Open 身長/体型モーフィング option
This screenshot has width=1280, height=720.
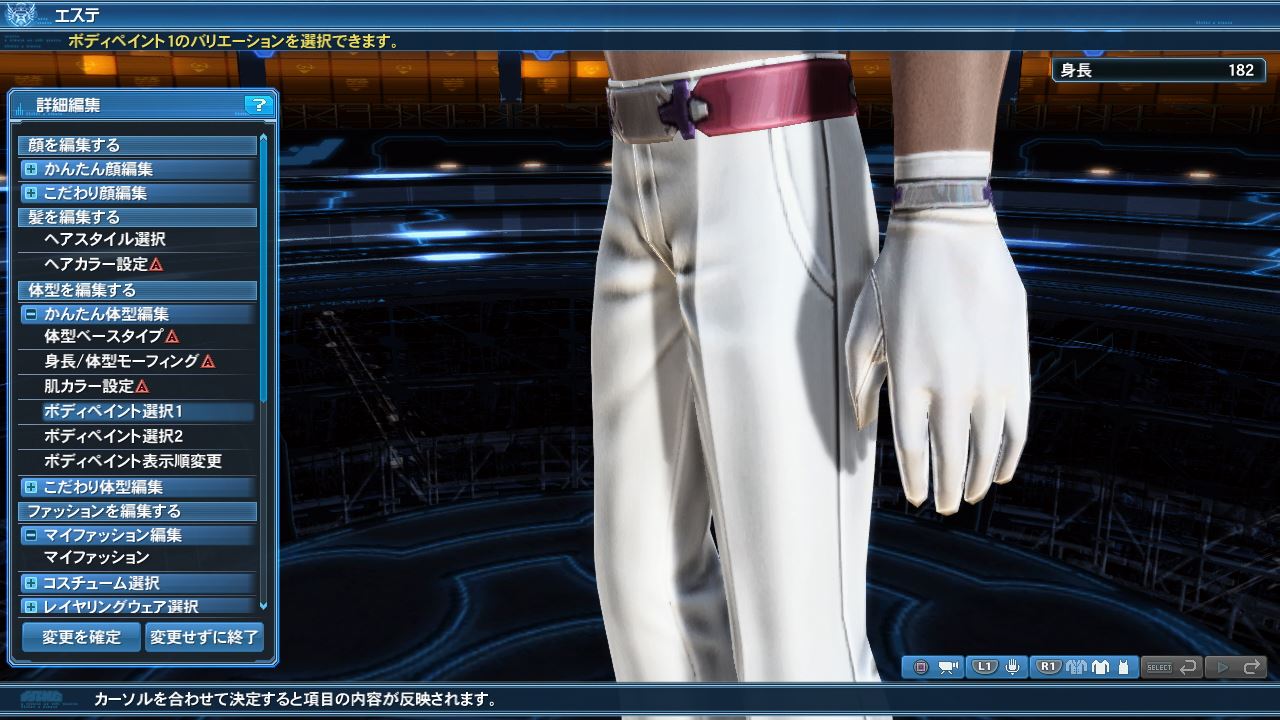[121, 361]
